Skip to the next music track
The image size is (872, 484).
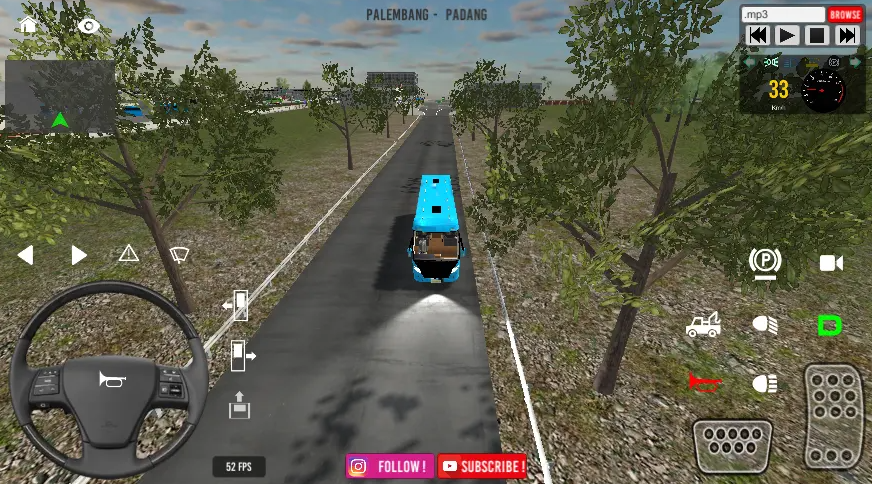[x=846, y=36]
